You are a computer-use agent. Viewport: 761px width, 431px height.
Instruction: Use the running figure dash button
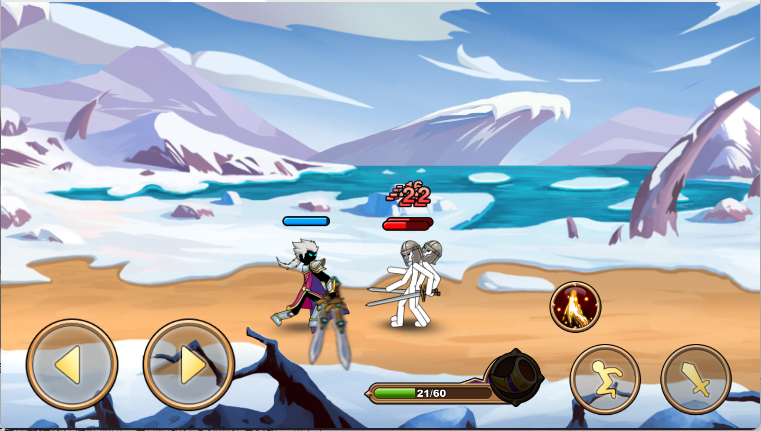[x=605, y=379]
